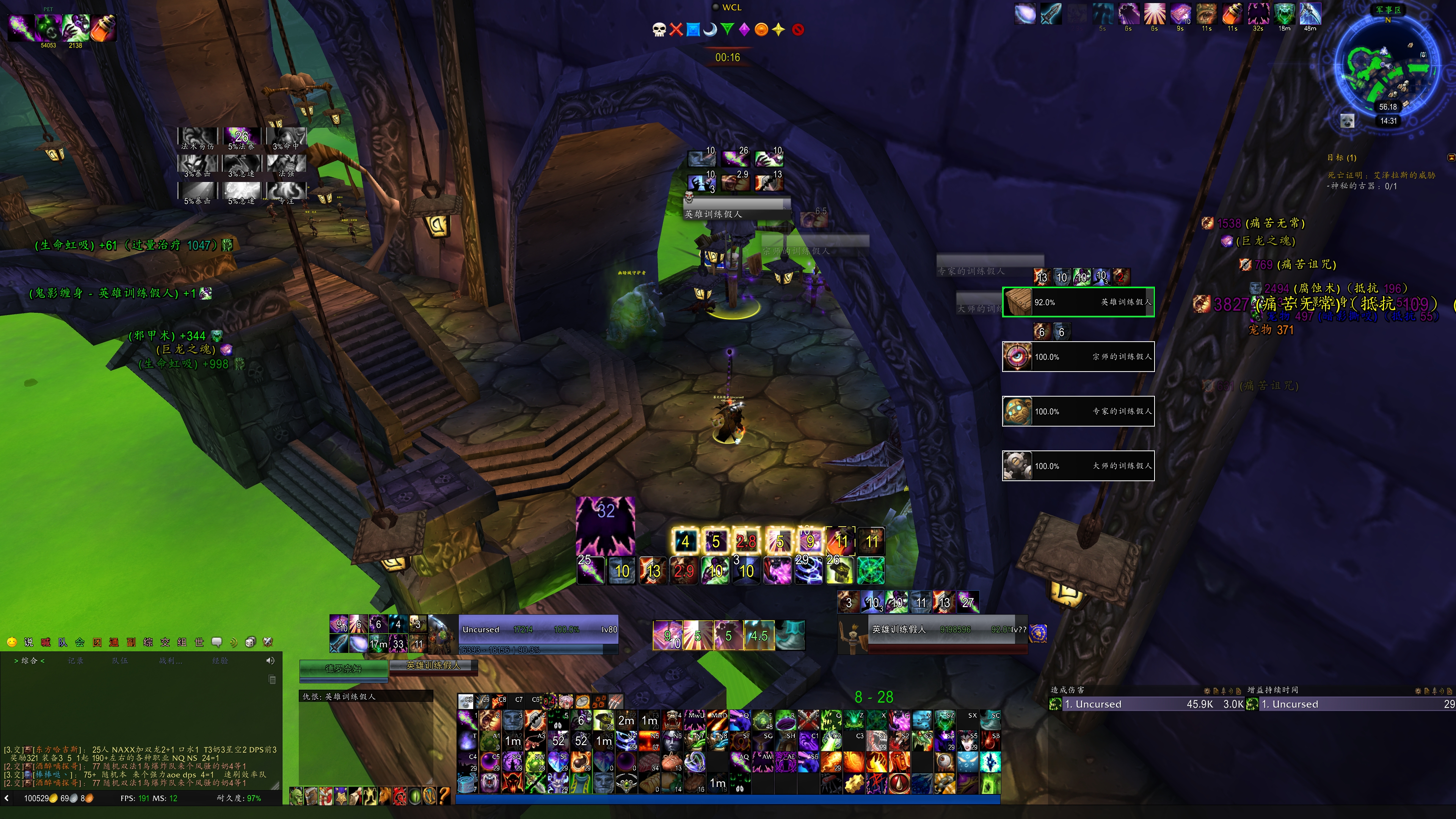The width and height of the screenshot is (1456, 819).
Task: Click the 德罗奈姆 pet unit frame
Action: 343,668
